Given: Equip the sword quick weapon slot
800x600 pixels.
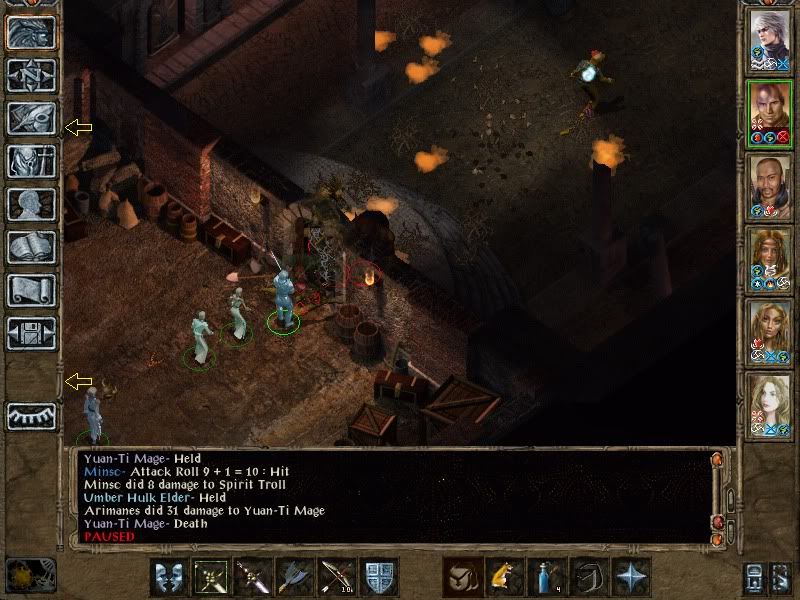Looking at the screenshot, I should (251, 577).
